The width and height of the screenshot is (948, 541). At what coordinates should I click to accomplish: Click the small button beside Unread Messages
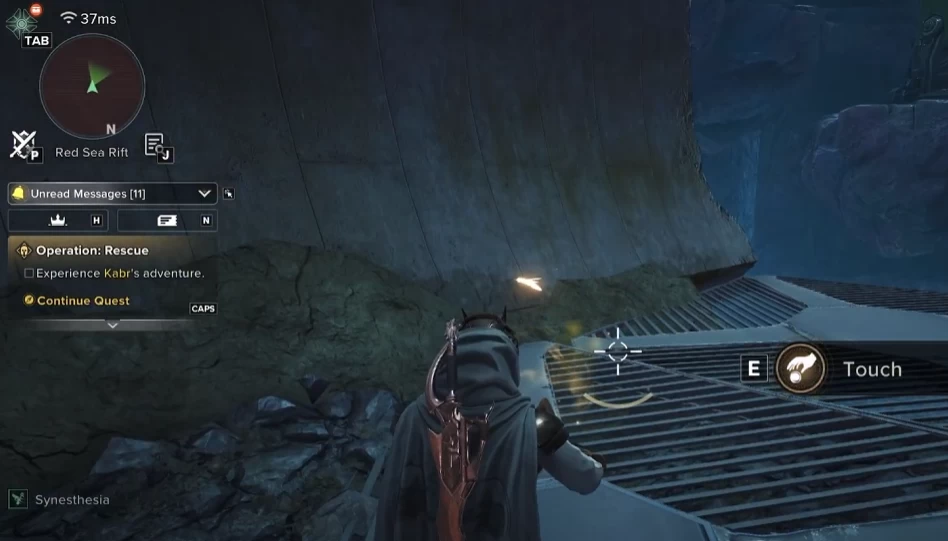(229, 194)
